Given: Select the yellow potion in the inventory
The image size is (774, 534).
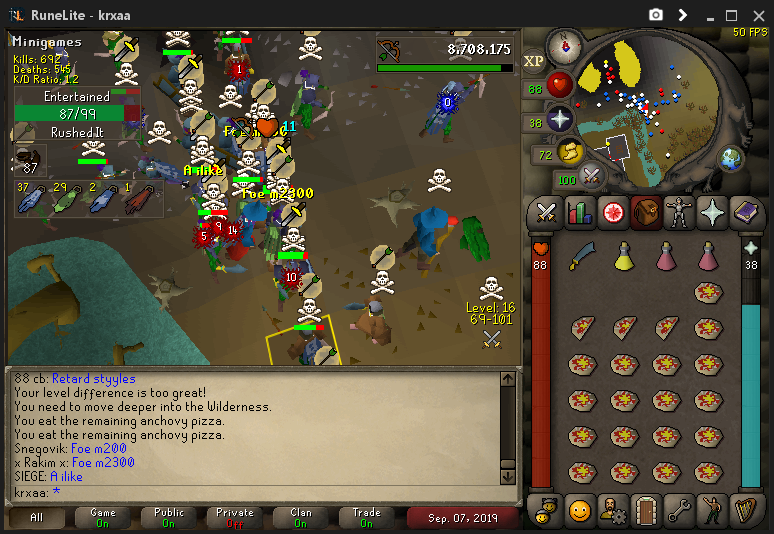Looking at the screenshot, I should coord(624,258).
